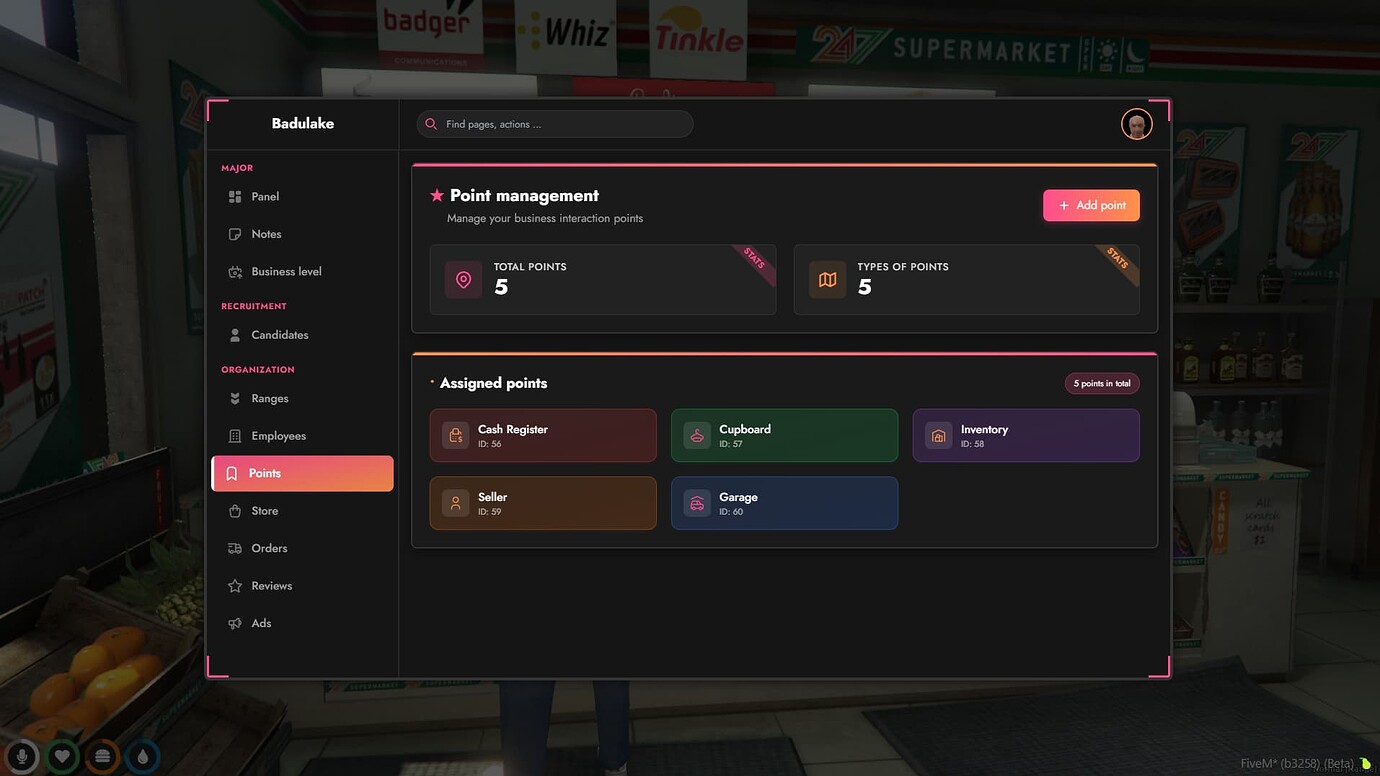Click the Employees building icon
The width and height of the screenshot is (1380, 776).
tap(233, 435)
